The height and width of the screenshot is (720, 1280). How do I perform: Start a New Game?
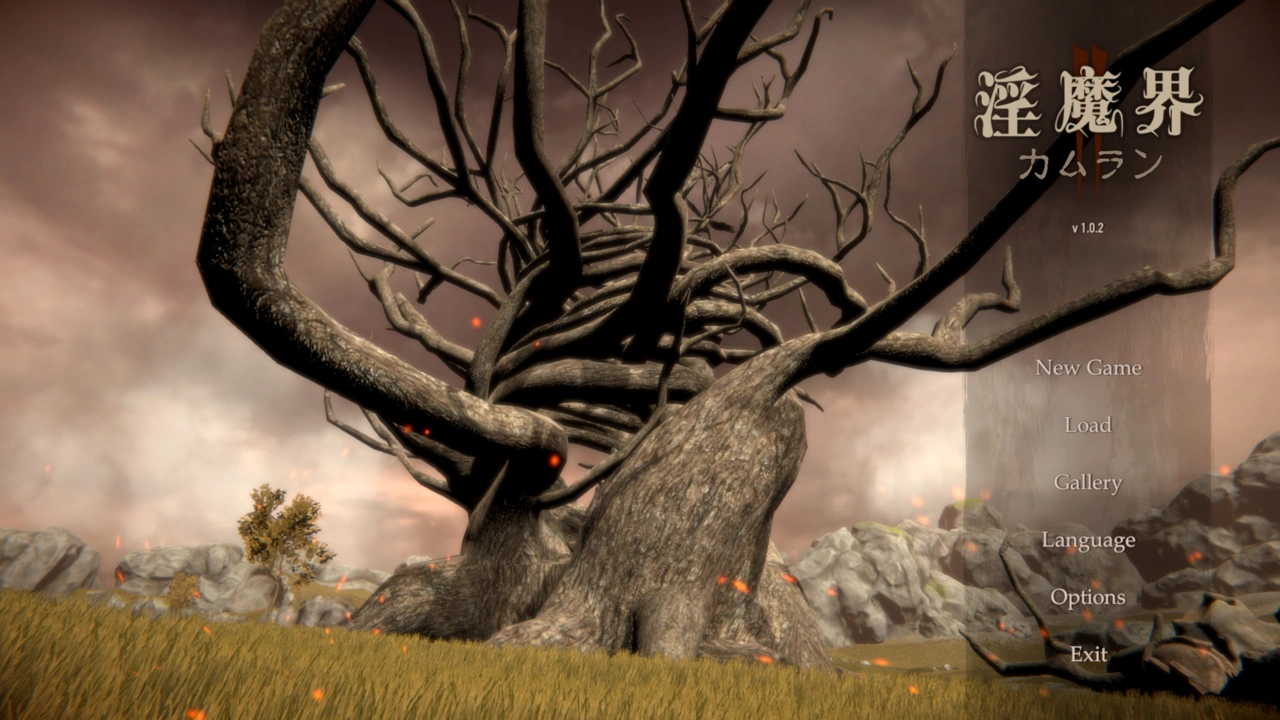[x=1088, y=368]
